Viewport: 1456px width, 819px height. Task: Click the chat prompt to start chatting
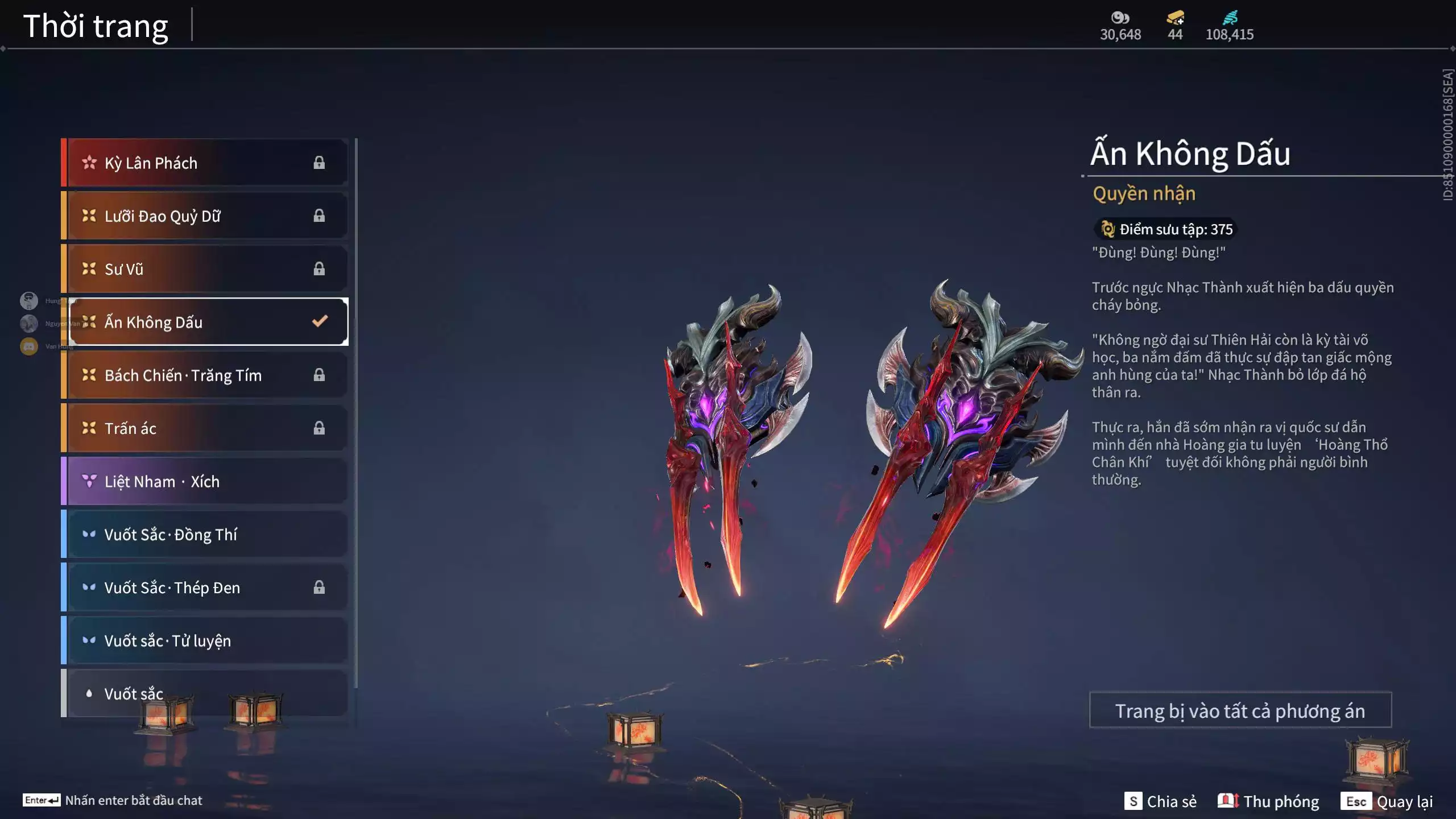(x=113, y=800)
